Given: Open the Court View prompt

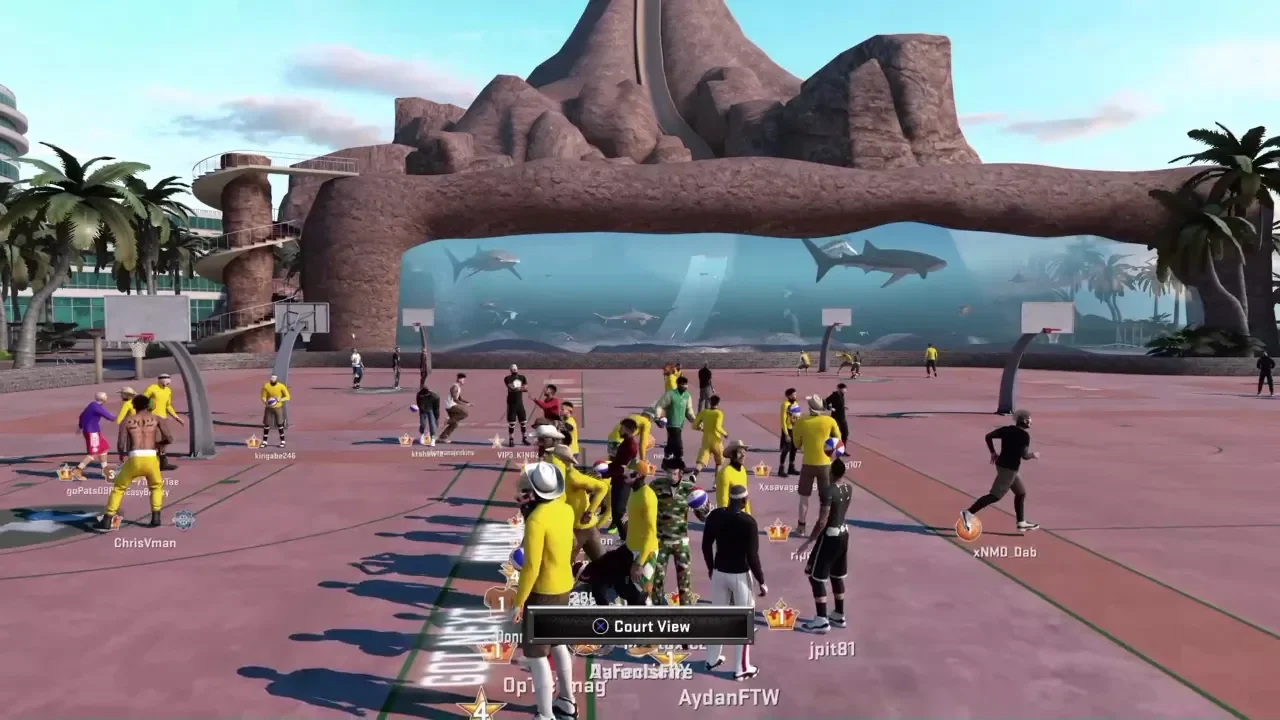Looking at the screenshot, I should [640, 626].
